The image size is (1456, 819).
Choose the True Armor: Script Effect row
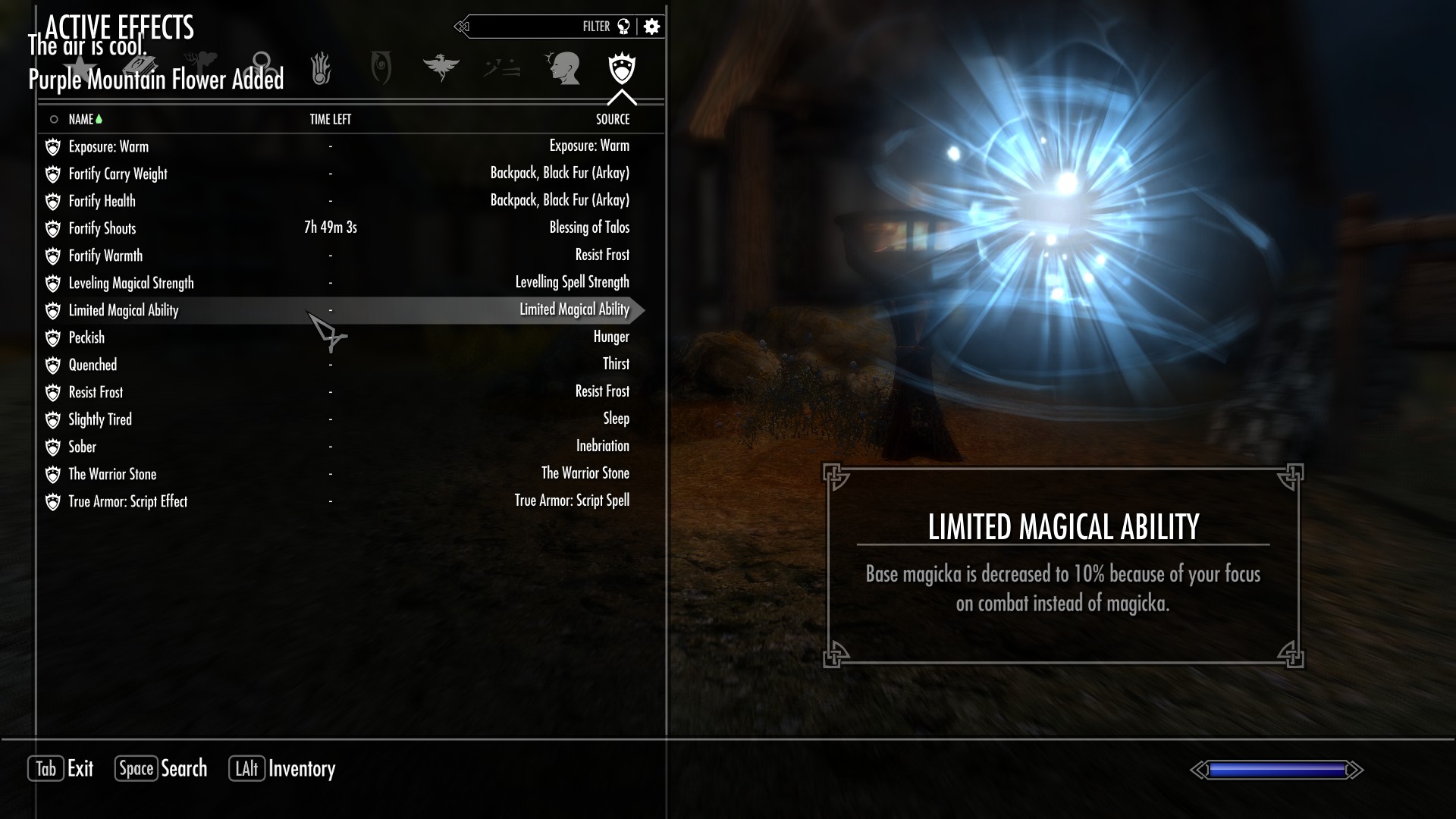(127, 501)
